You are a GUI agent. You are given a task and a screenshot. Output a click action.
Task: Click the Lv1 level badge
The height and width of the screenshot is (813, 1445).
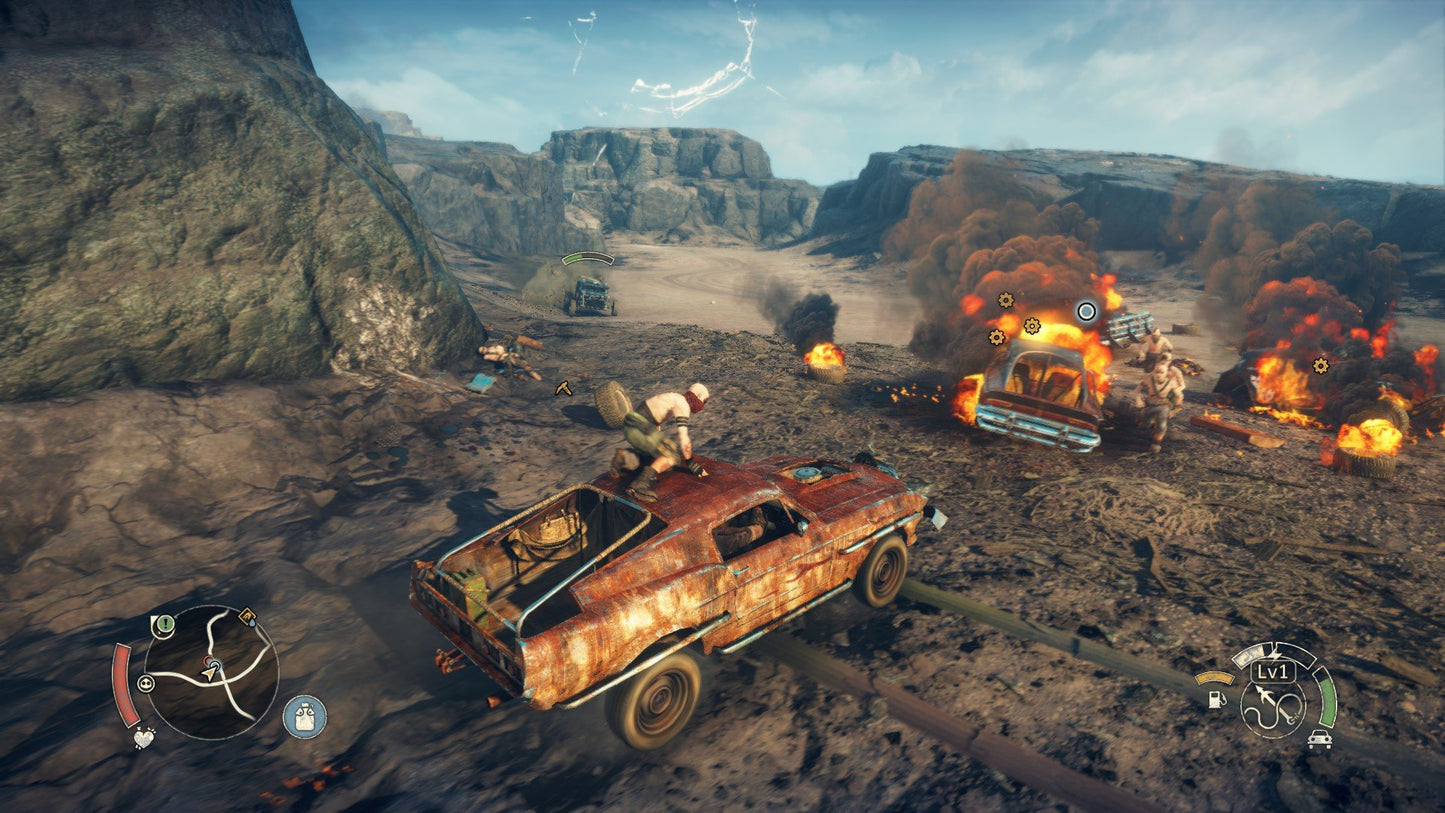tap(1273, 672)
